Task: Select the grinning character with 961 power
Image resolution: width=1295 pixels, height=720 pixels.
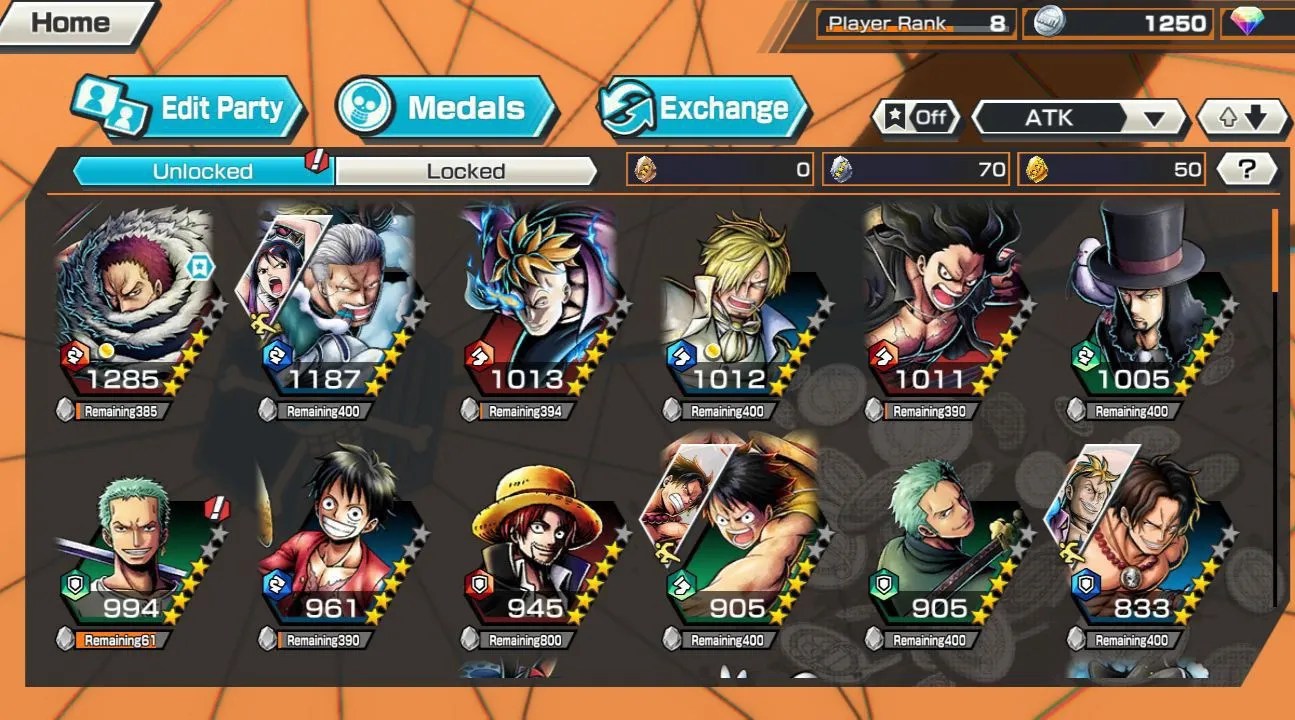Action: [x=335, y=540]
